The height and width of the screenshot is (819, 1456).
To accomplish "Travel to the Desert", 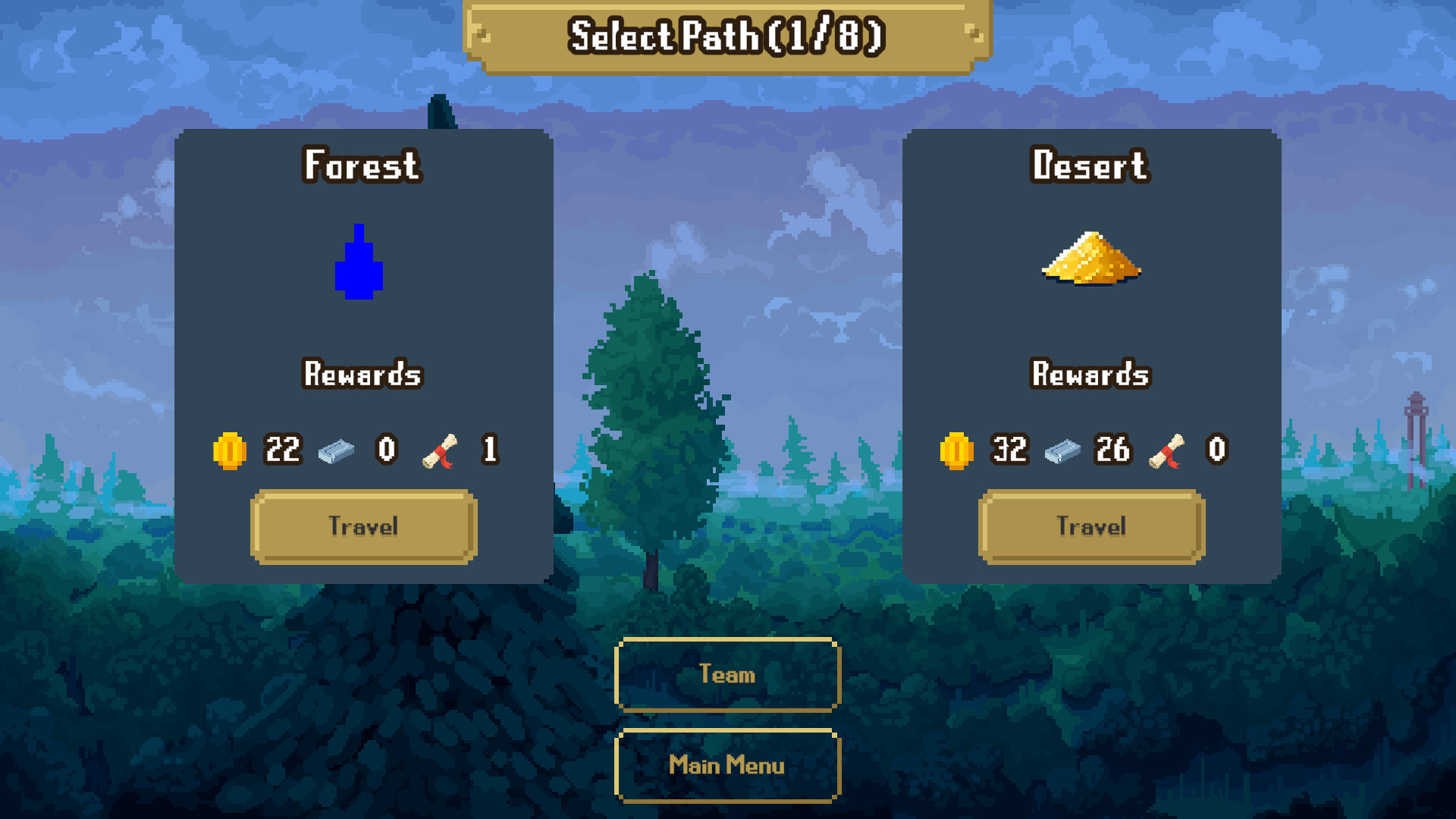I will tap(1090, 526).
